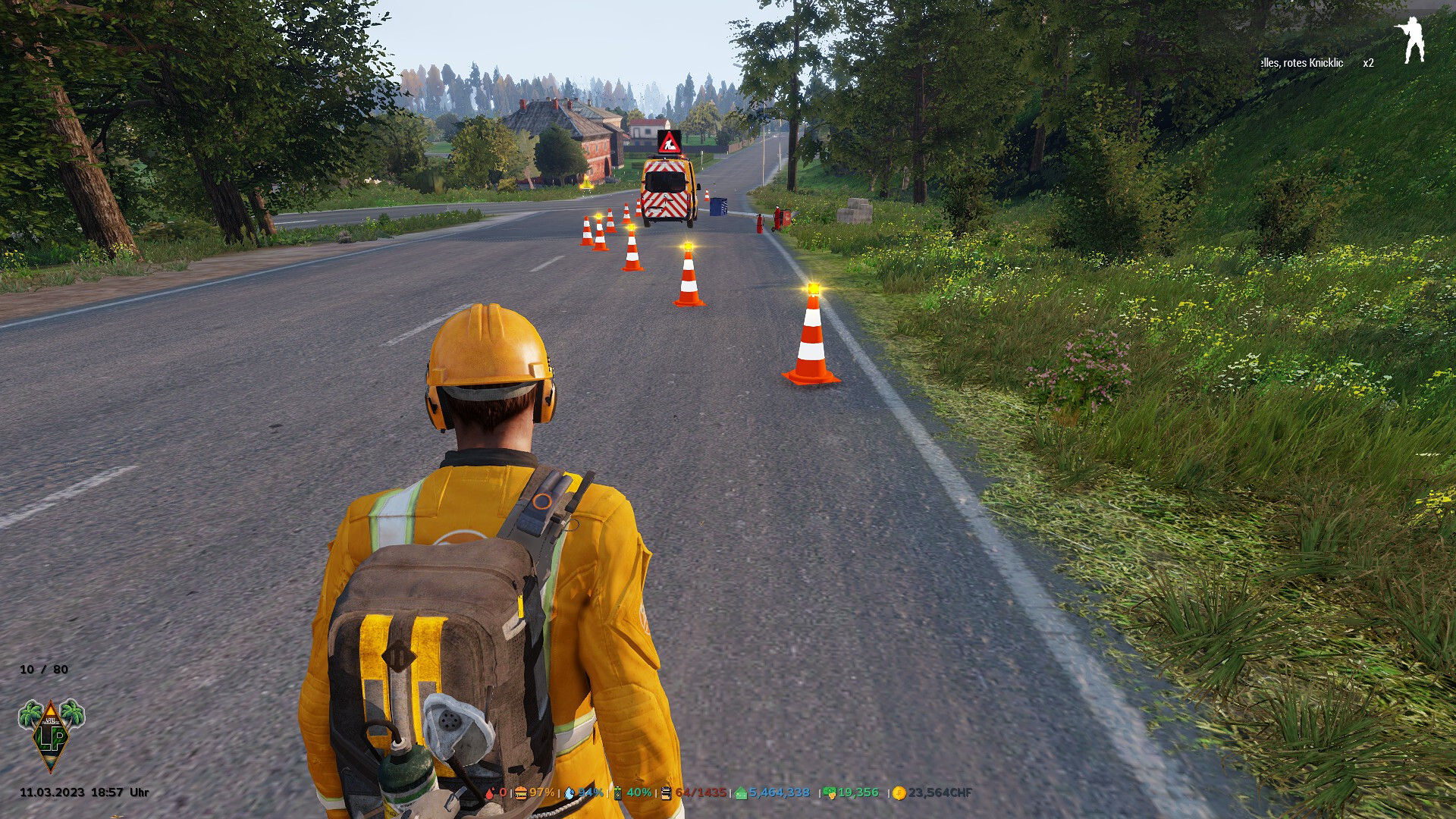Click the water drop thirst icon
Screen dimensions: 1456x819
tap(570, 793)
